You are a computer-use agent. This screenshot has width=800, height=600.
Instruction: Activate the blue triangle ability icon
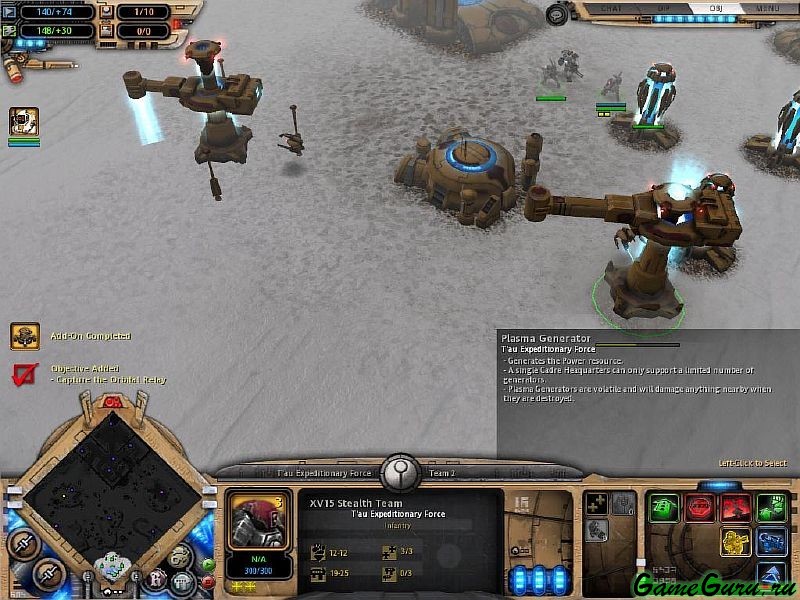[x=771, y=575]
